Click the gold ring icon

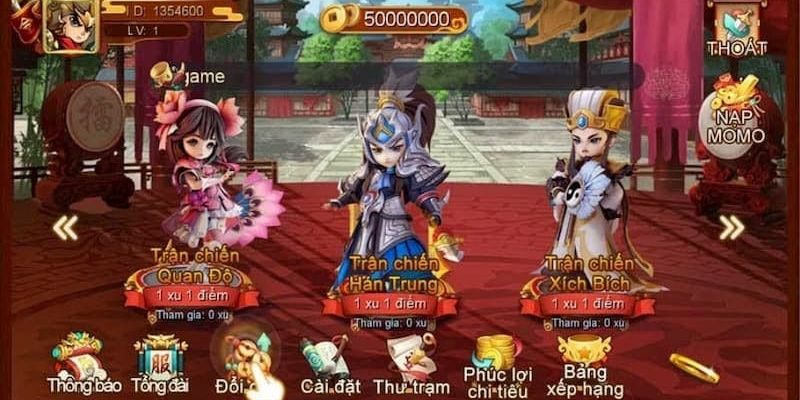[x=693, y=367]
